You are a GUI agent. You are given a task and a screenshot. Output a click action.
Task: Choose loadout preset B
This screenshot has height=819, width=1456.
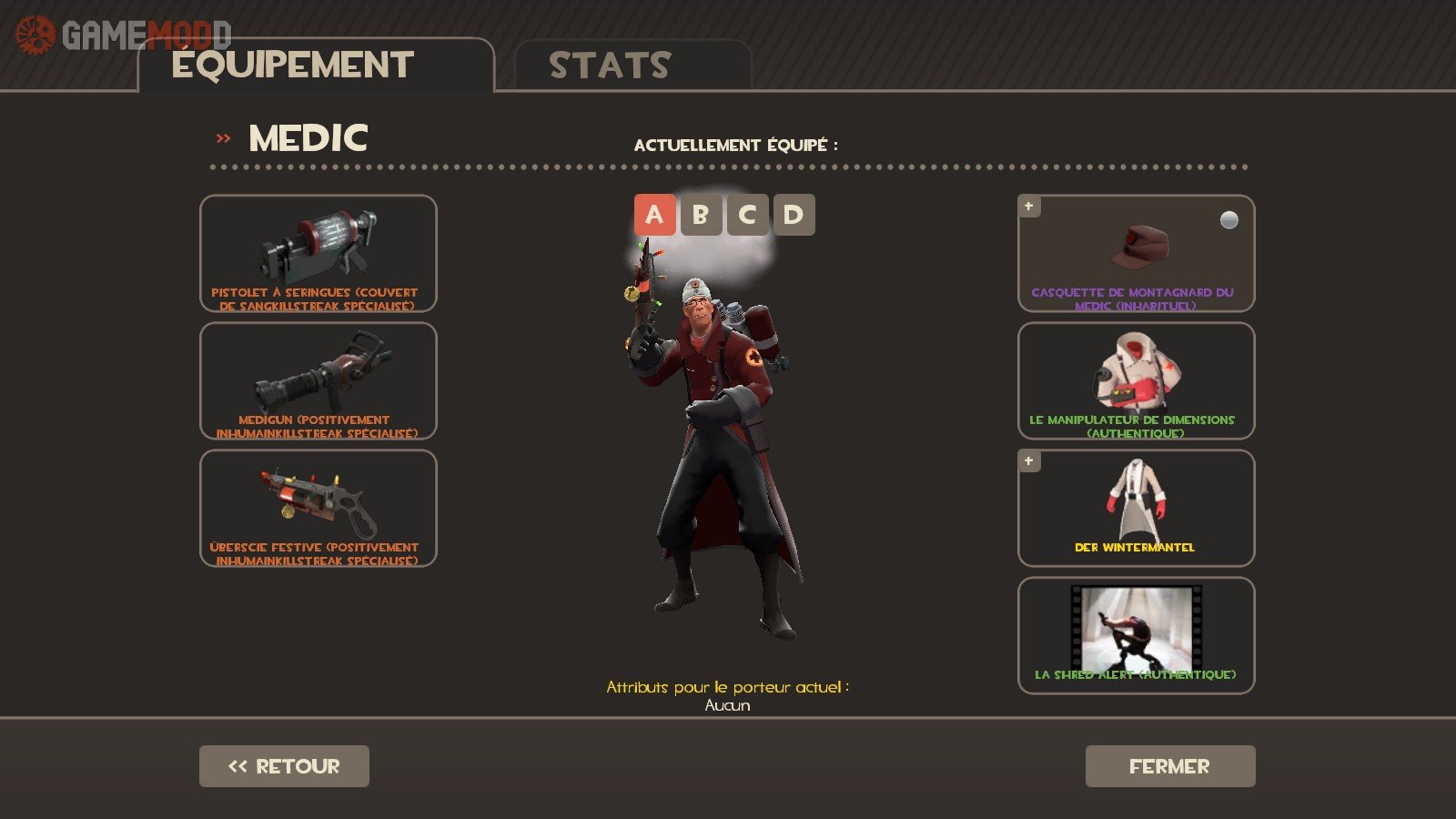(701, 215)
